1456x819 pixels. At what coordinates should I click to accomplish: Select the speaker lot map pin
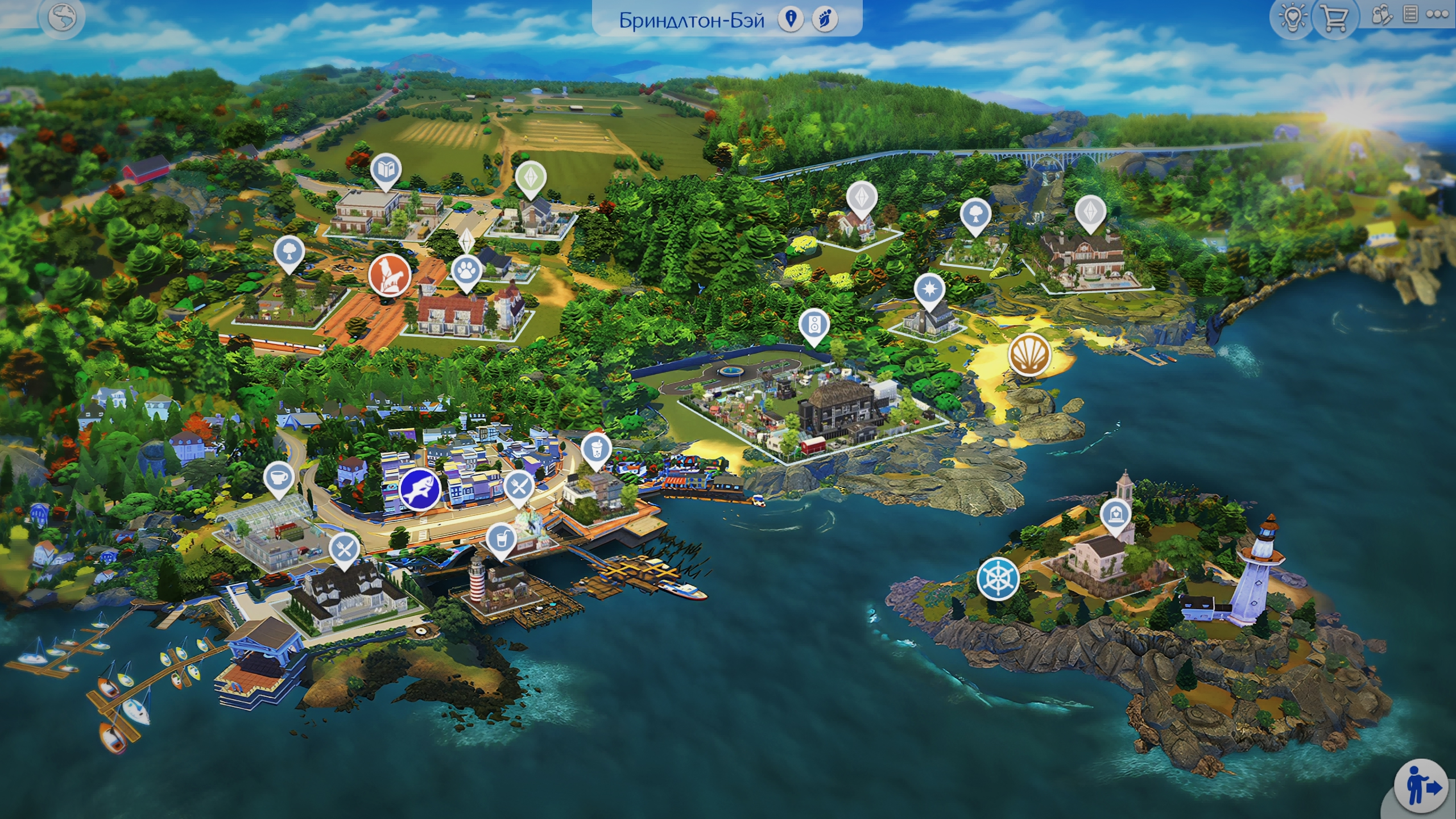coord(814,326)
